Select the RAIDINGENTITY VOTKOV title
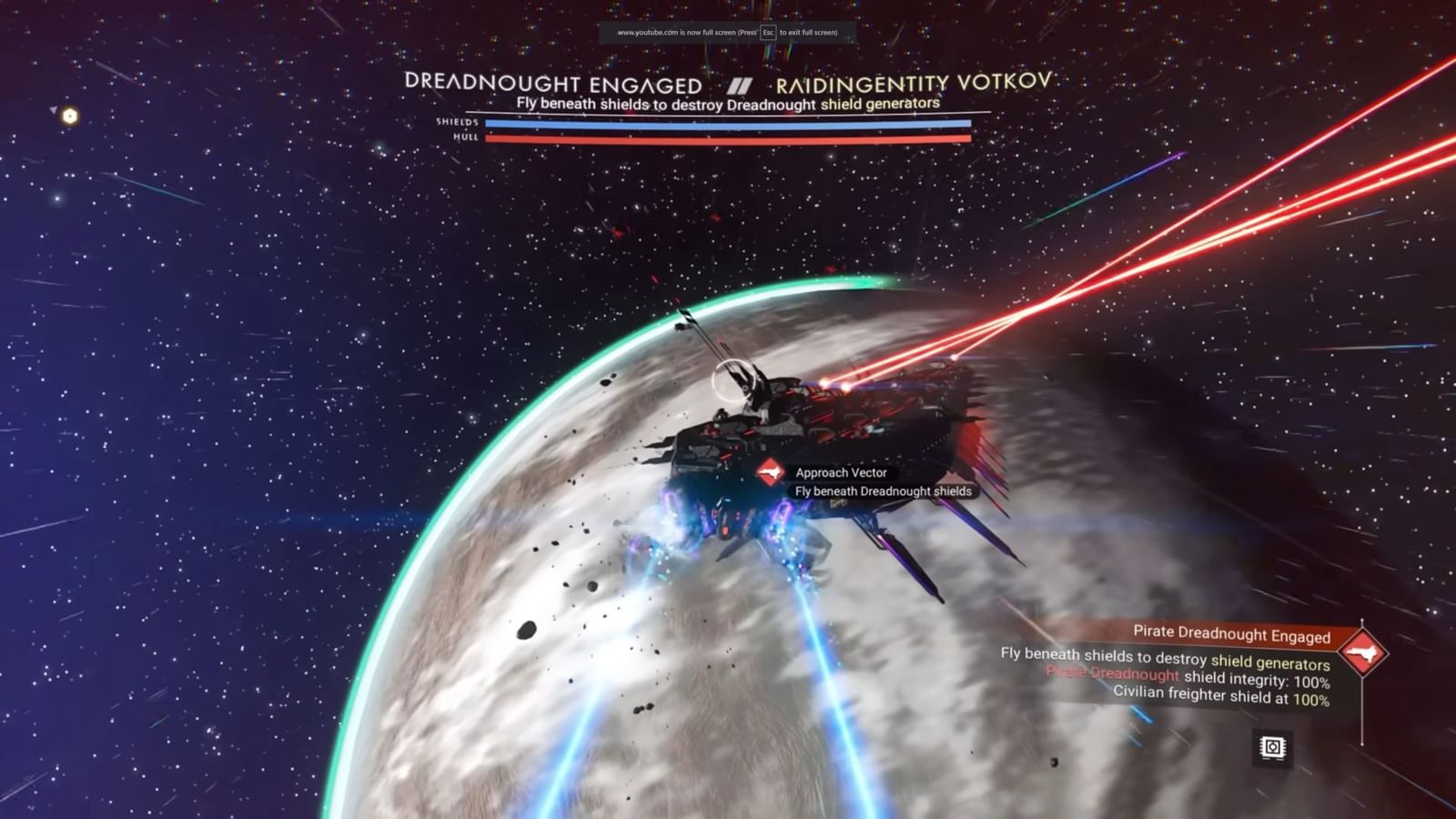 [915, 81]
